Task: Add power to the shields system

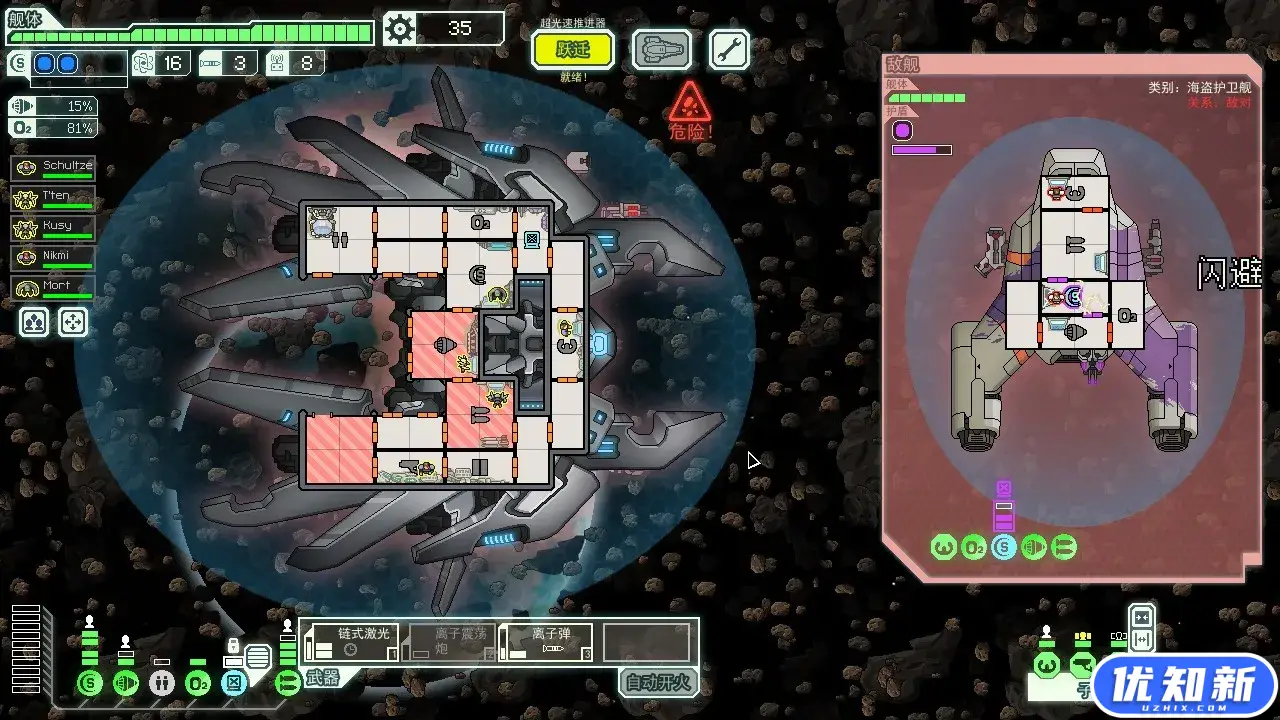Action: click(x=90, y=684)
